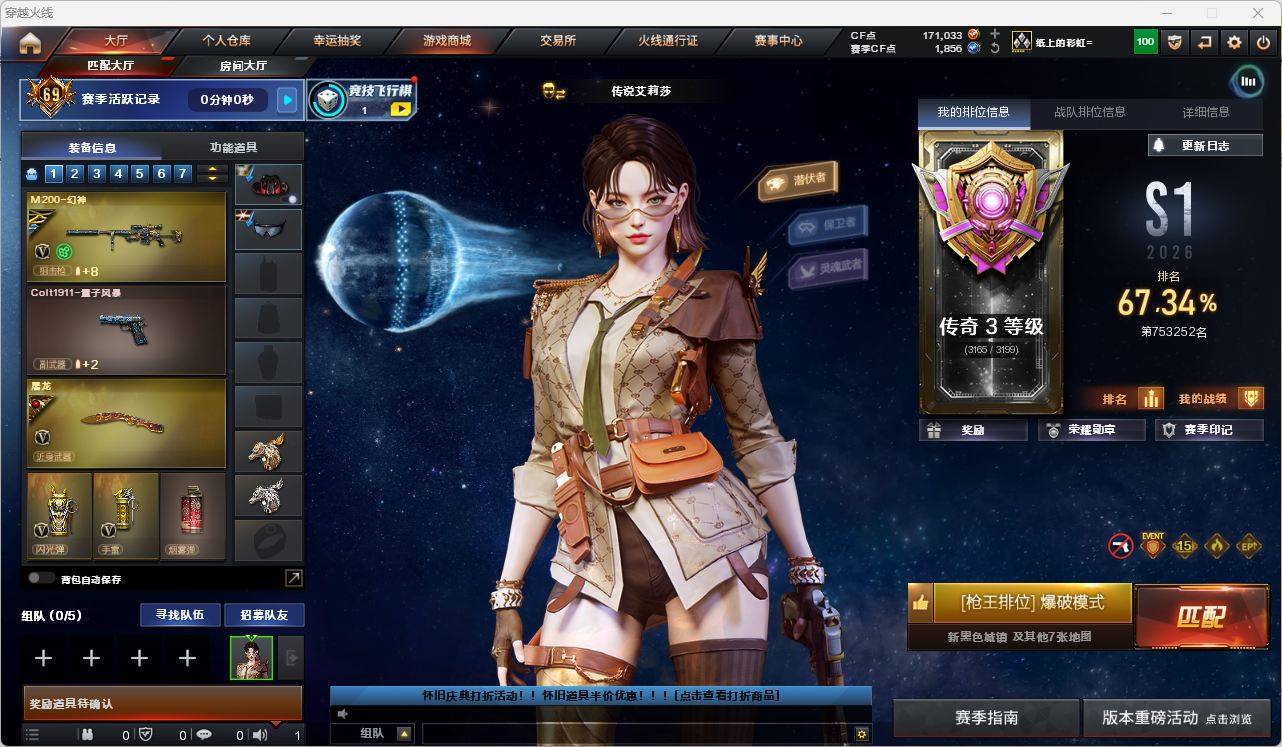
Task: Open the 个人仓库 menu
Action: [227, 41]
